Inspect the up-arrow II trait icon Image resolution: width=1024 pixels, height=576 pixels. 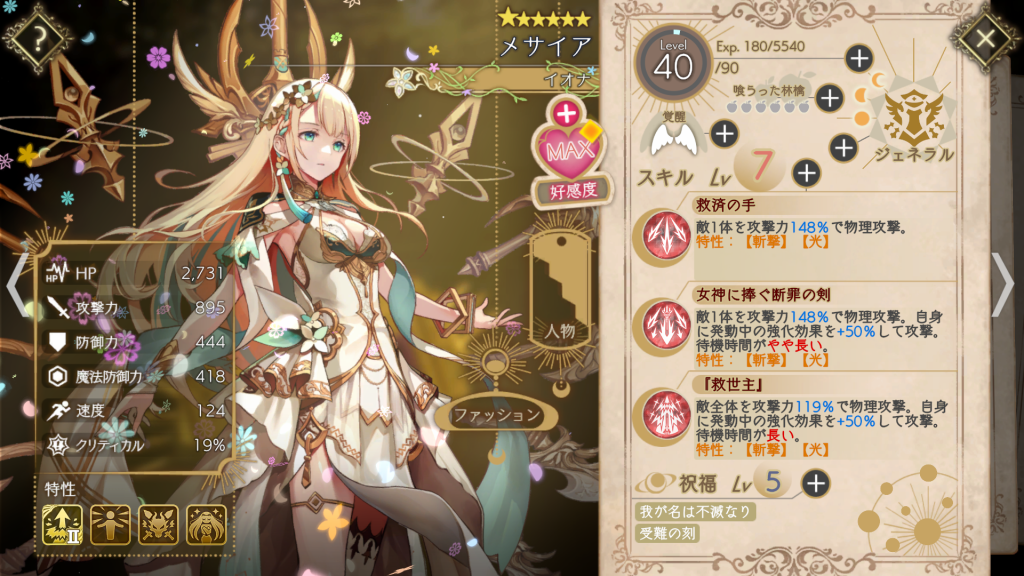[x=62, y=524]
